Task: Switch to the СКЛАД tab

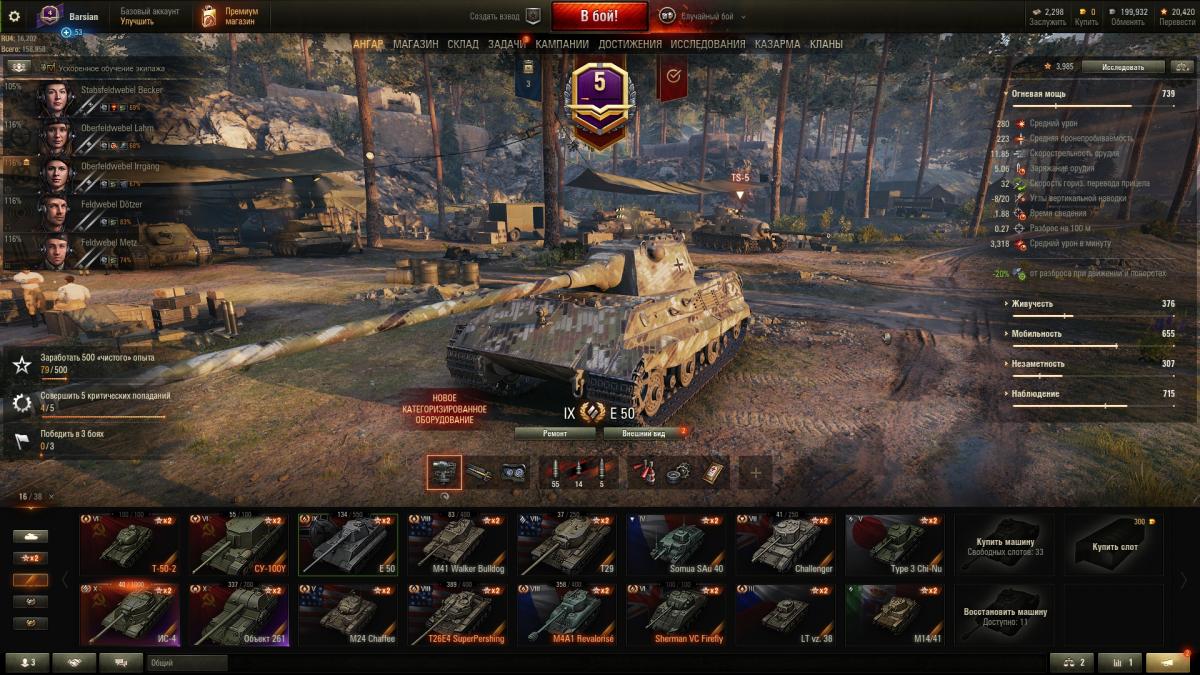Action: tap(463, 44)
